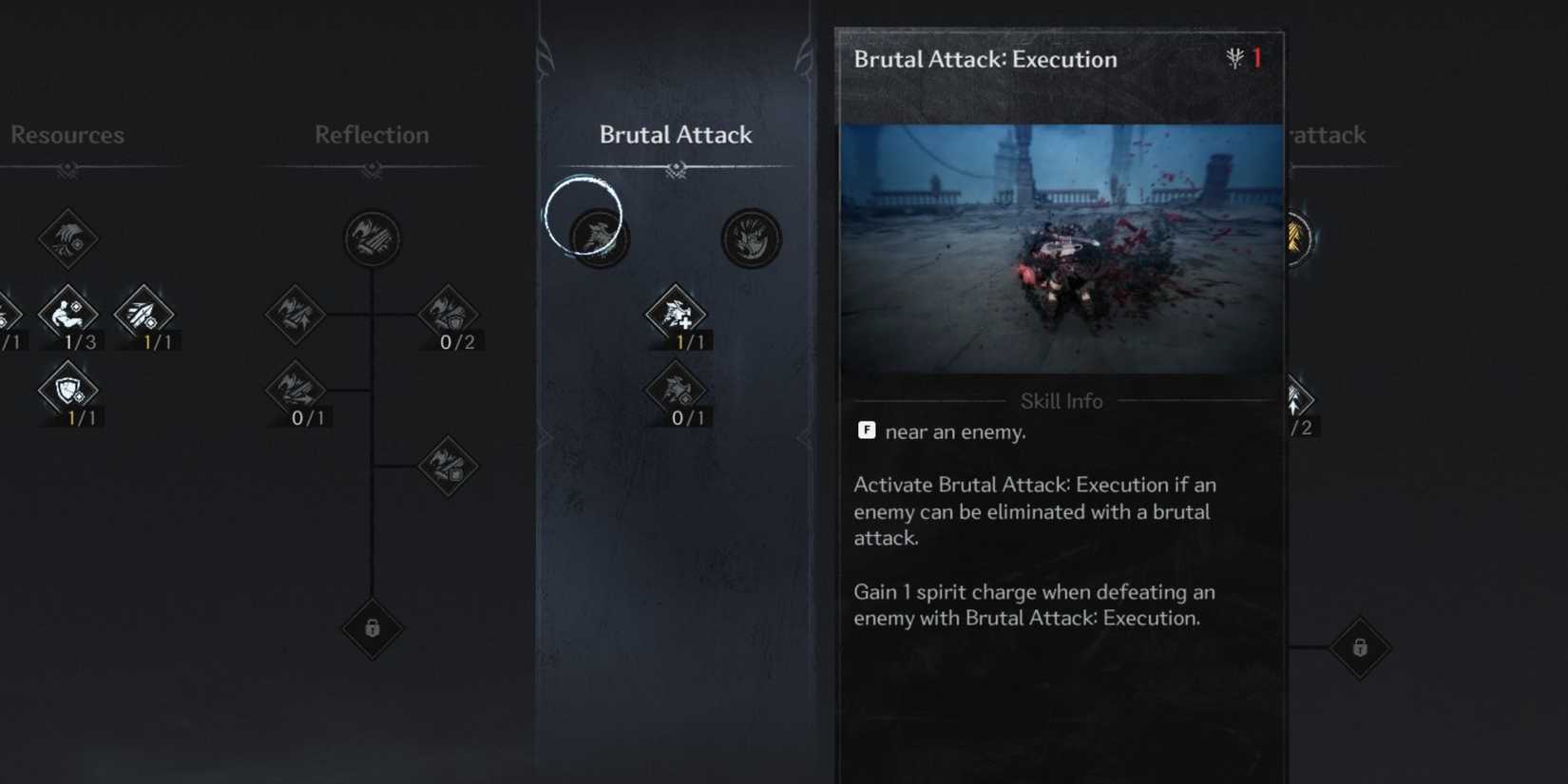The height and width of the screenshot is (784, 1568).
Task: Open the circular root node of the Reflection tree
Action: 372,239
